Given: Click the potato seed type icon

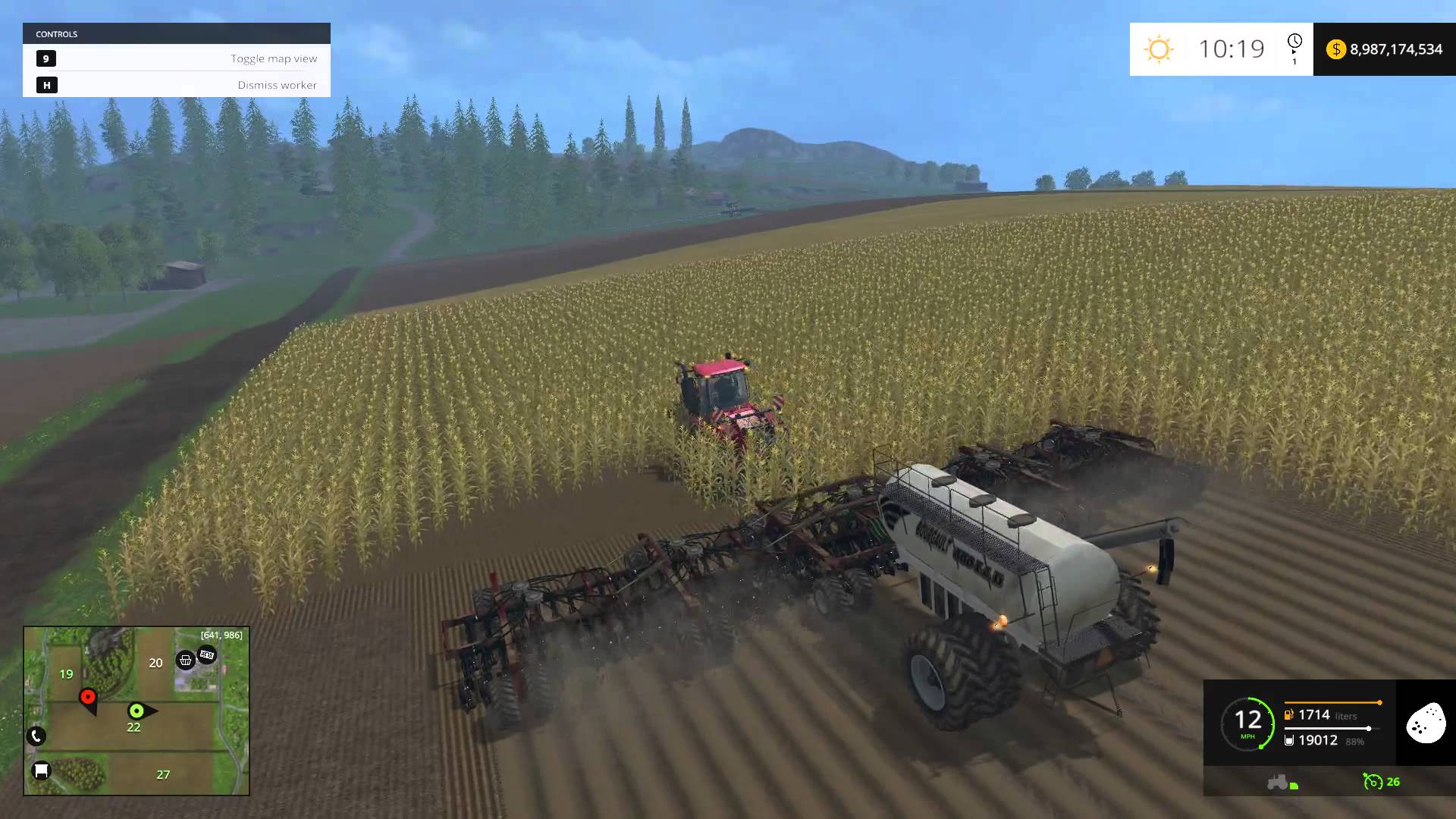Looking at the screenshot, I should coord(1426,723).
